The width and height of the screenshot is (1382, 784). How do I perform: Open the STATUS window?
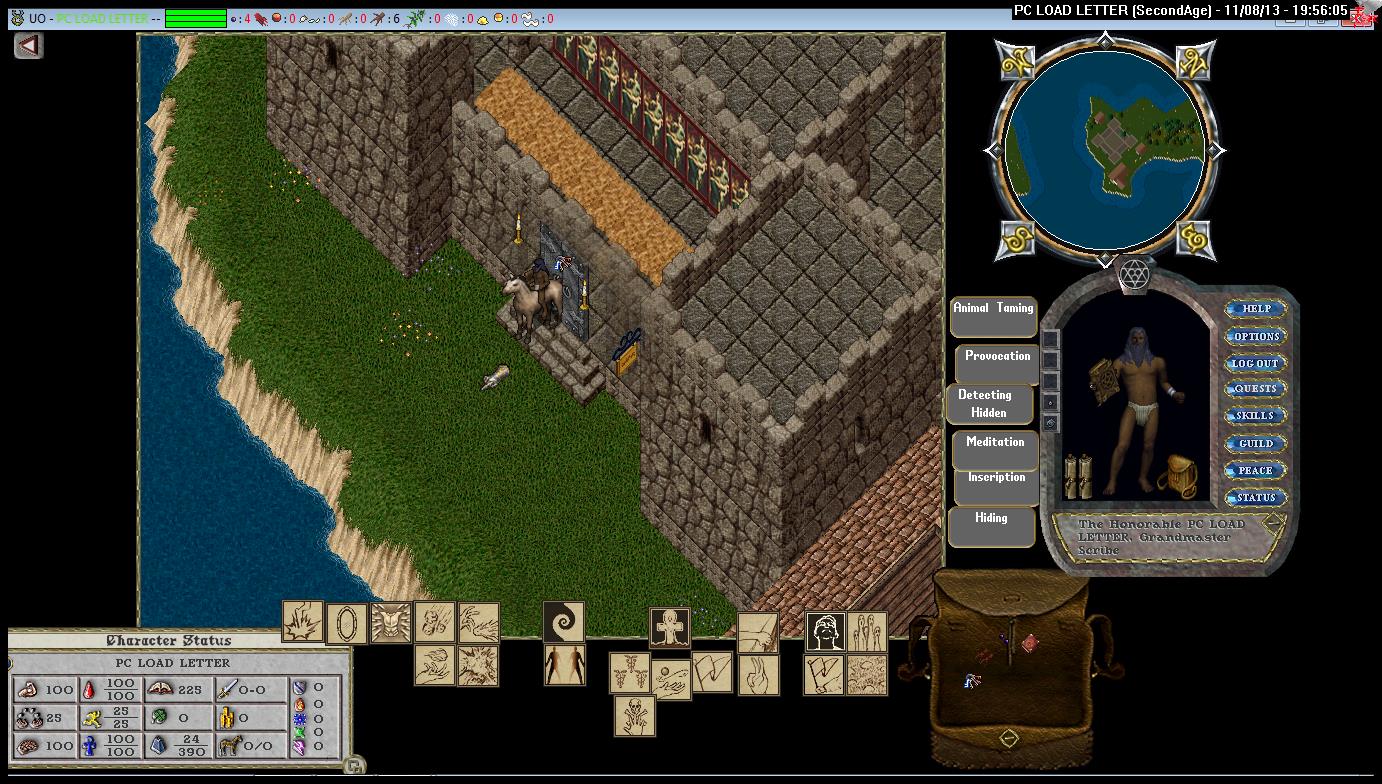[1255, 497]
